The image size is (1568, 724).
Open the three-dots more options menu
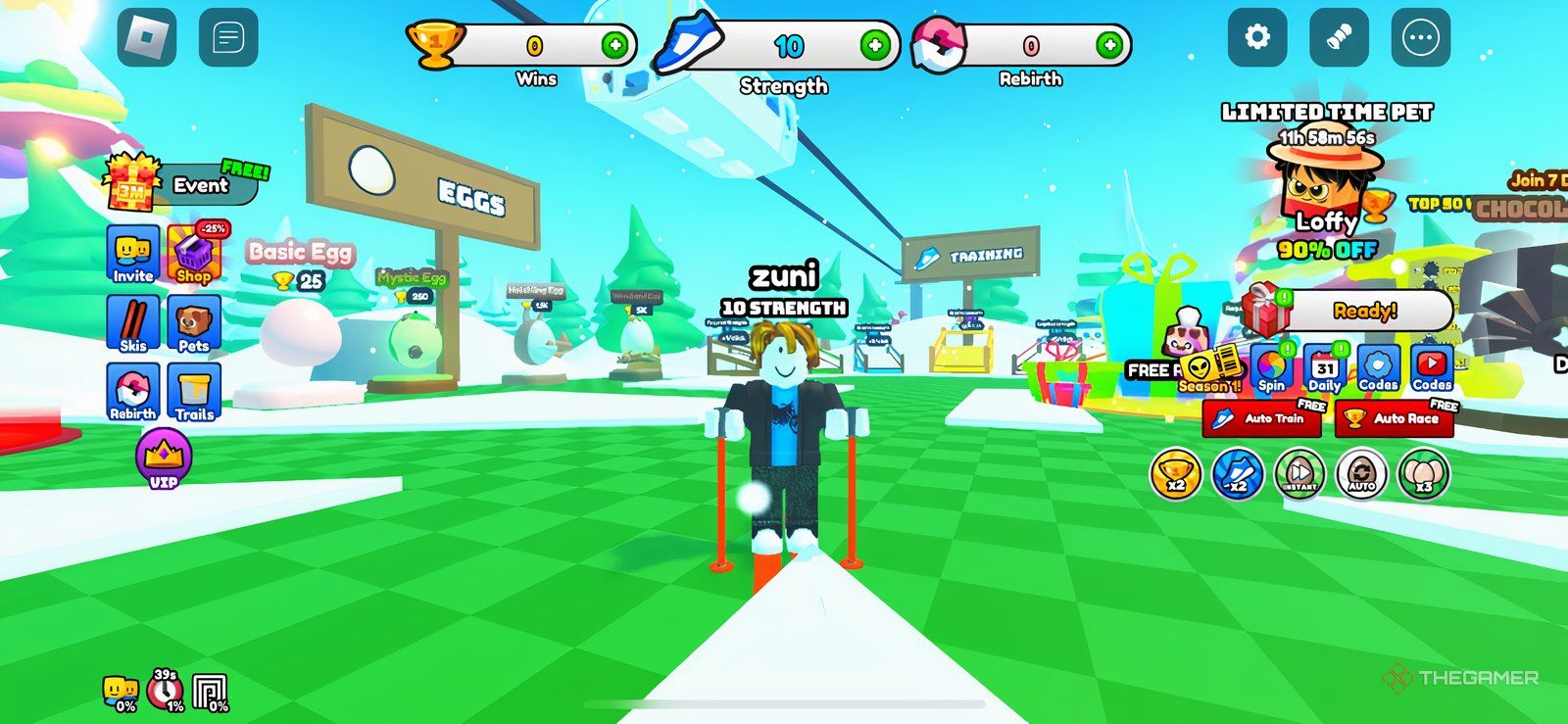click(1420, 38)
